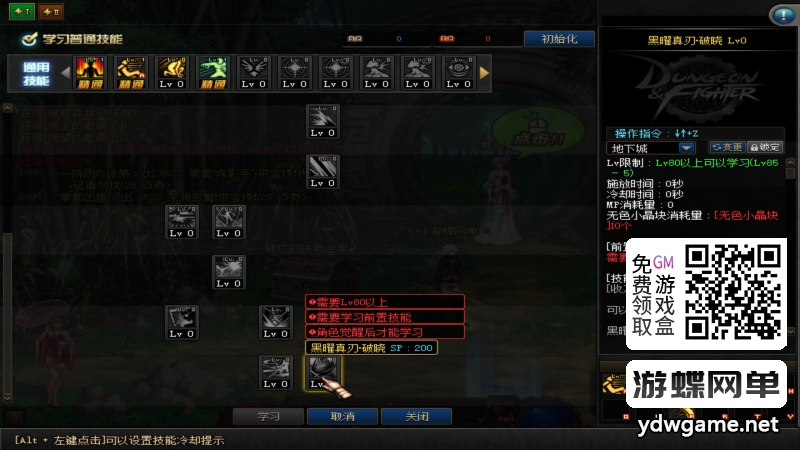Show previous general skills with left arrow
Viewport: 800px width, 450px height.
(x=66, y=72)
